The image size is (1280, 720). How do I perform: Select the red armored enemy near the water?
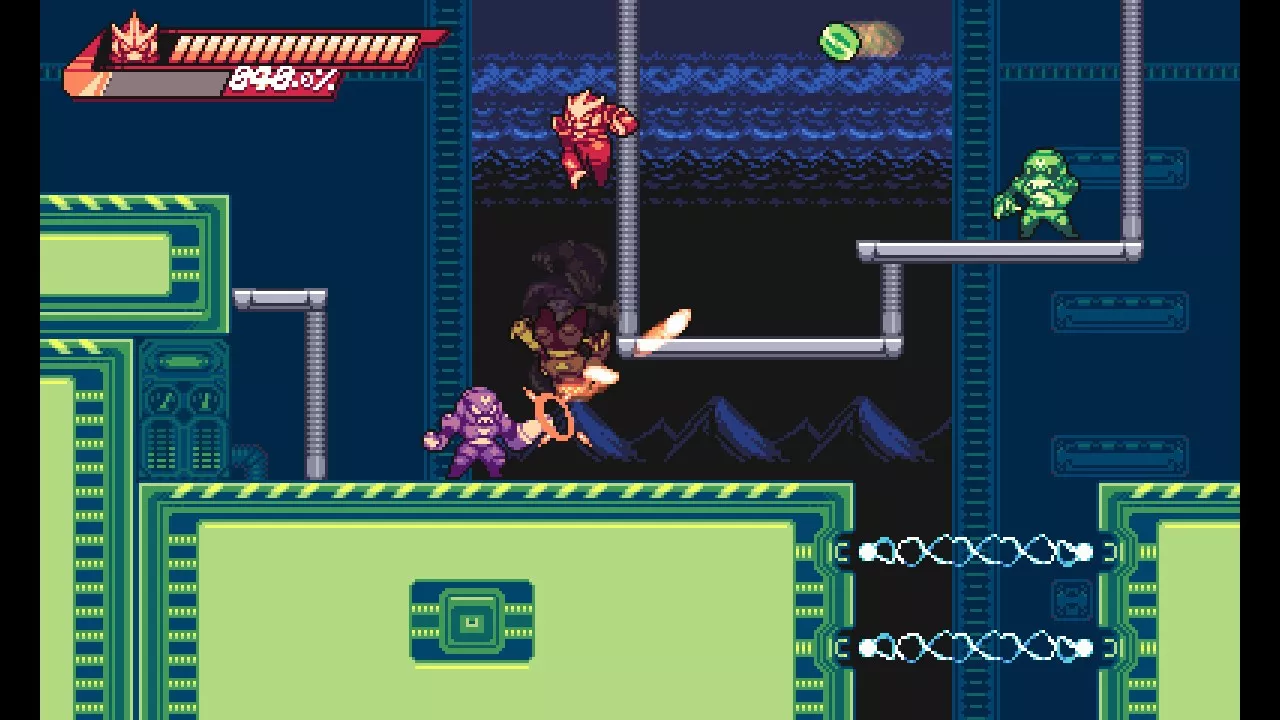click(x=590, y=135)
